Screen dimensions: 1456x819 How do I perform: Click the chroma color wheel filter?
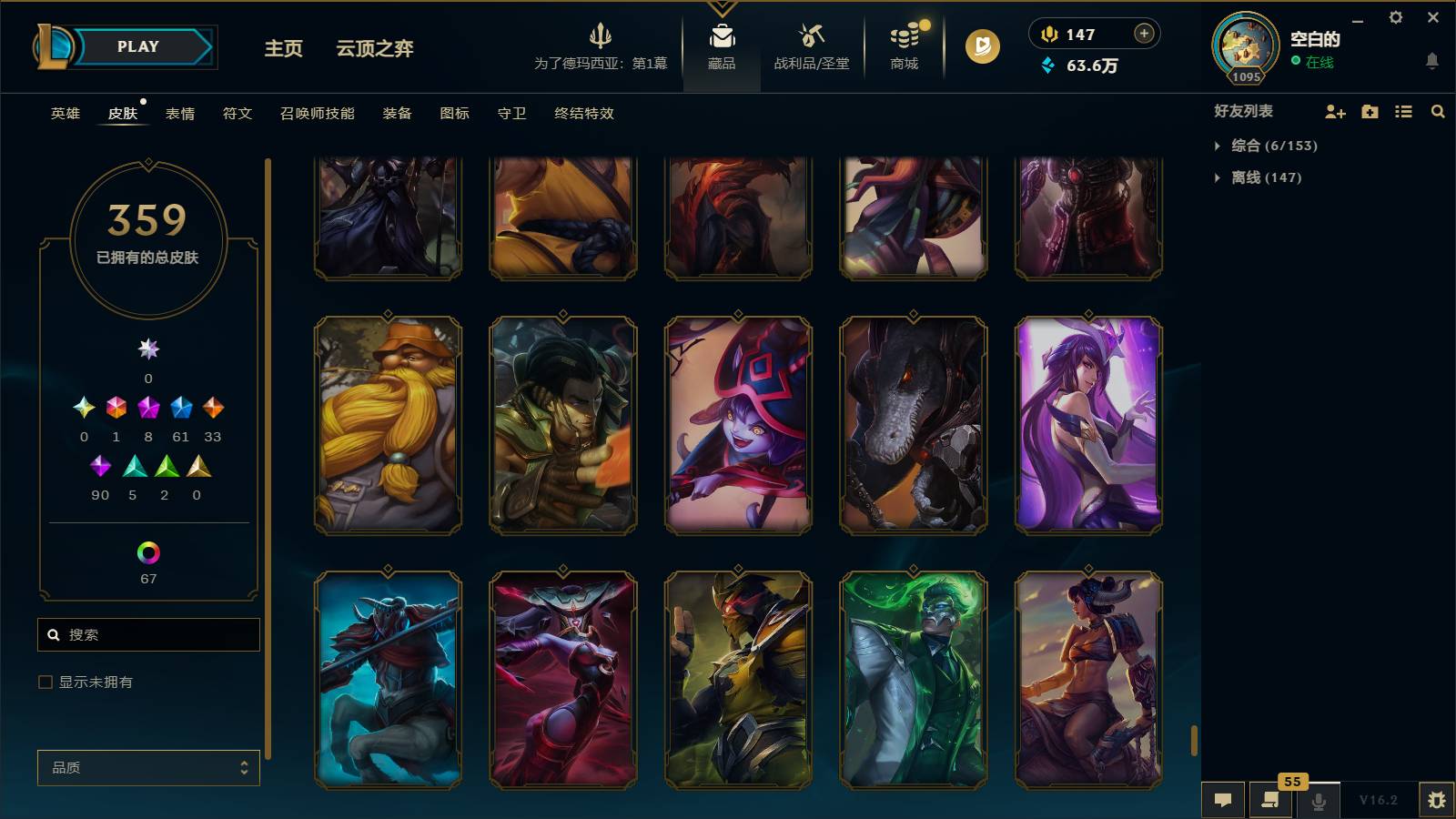[148, 550]
